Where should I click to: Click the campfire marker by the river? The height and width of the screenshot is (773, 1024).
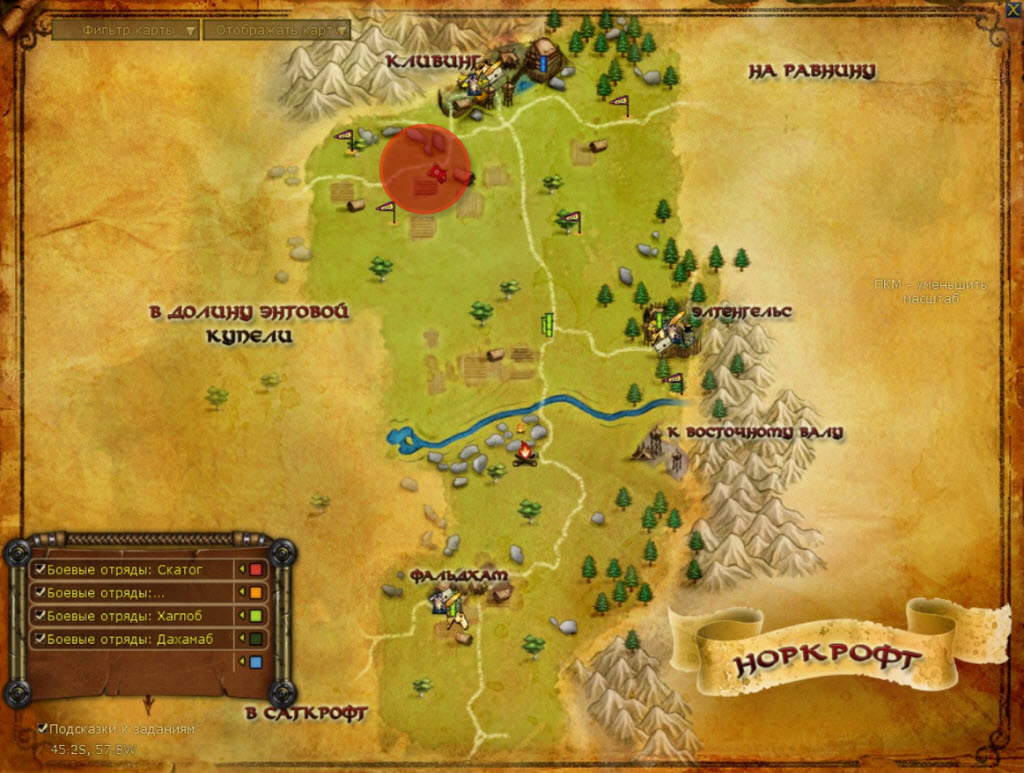coord(523,455)
